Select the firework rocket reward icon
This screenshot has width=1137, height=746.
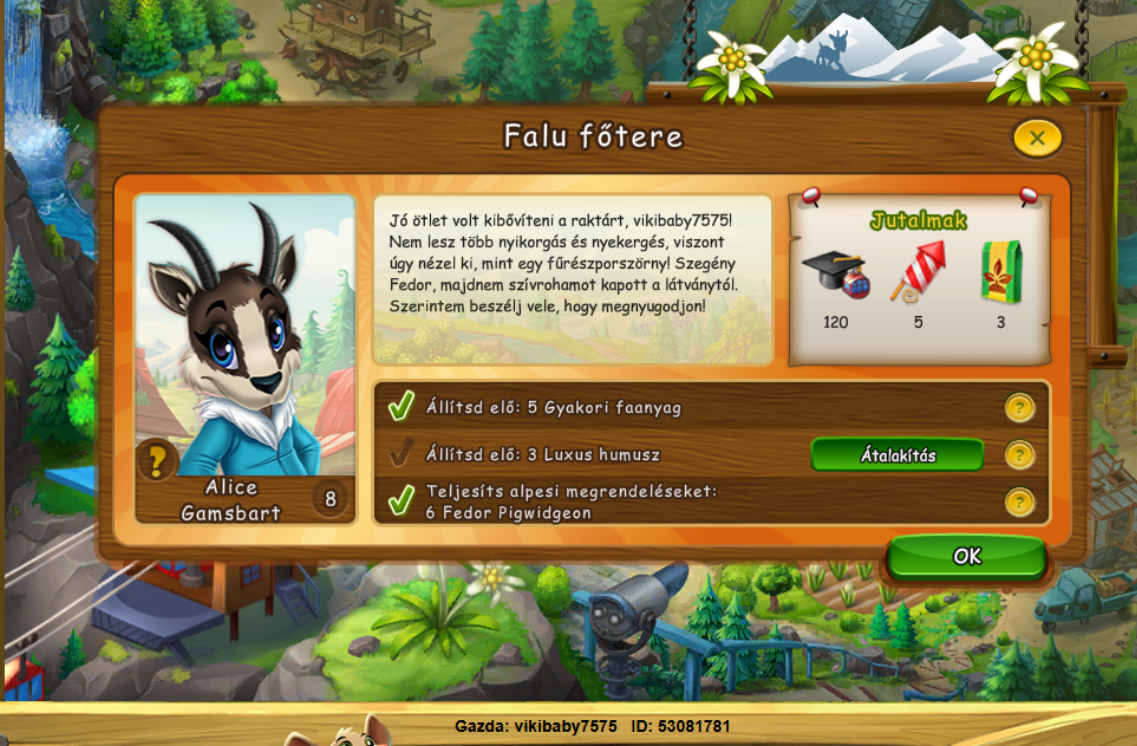tap(918, 270)
